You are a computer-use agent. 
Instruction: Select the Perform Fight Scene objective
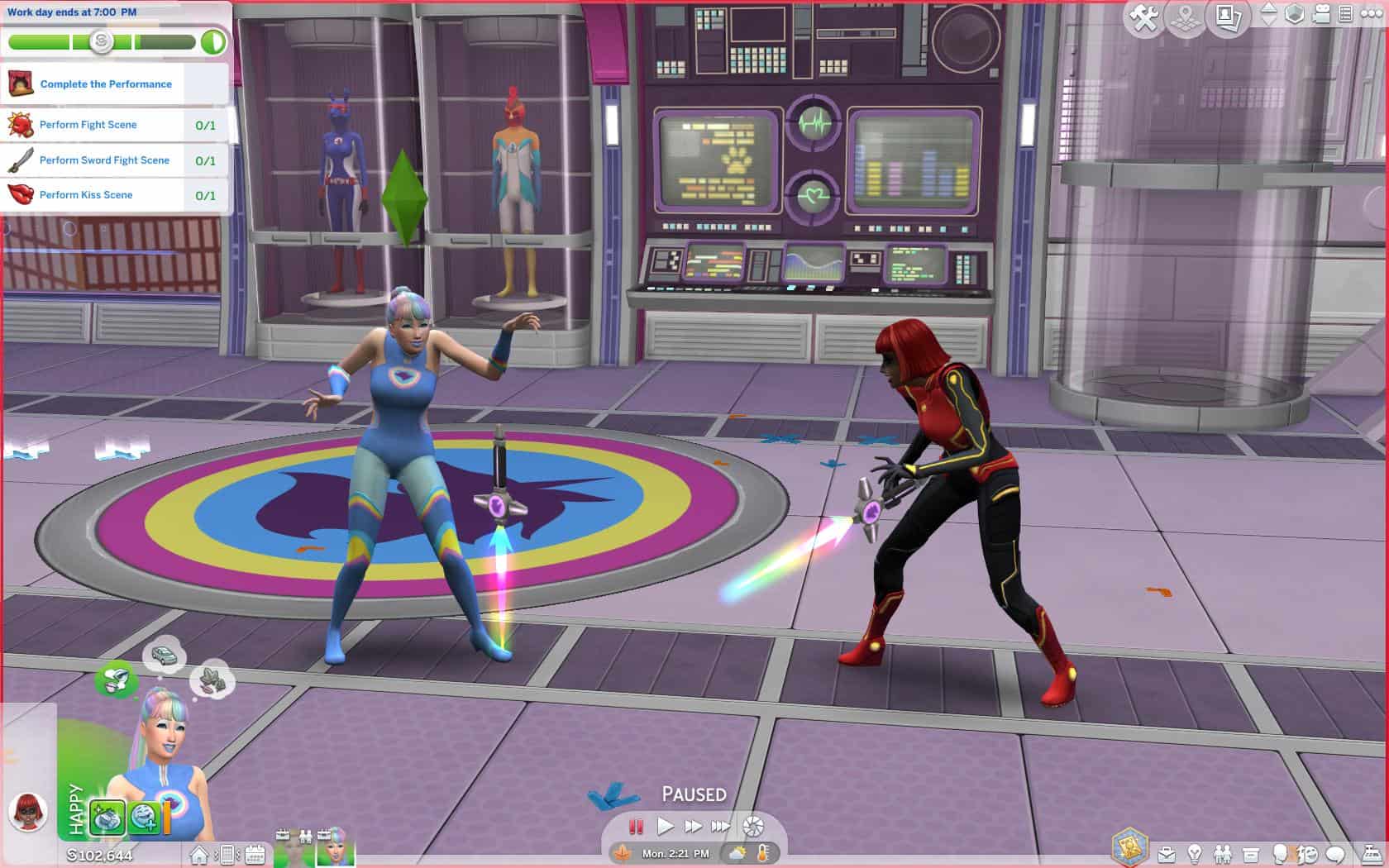[x=88, y=125]
